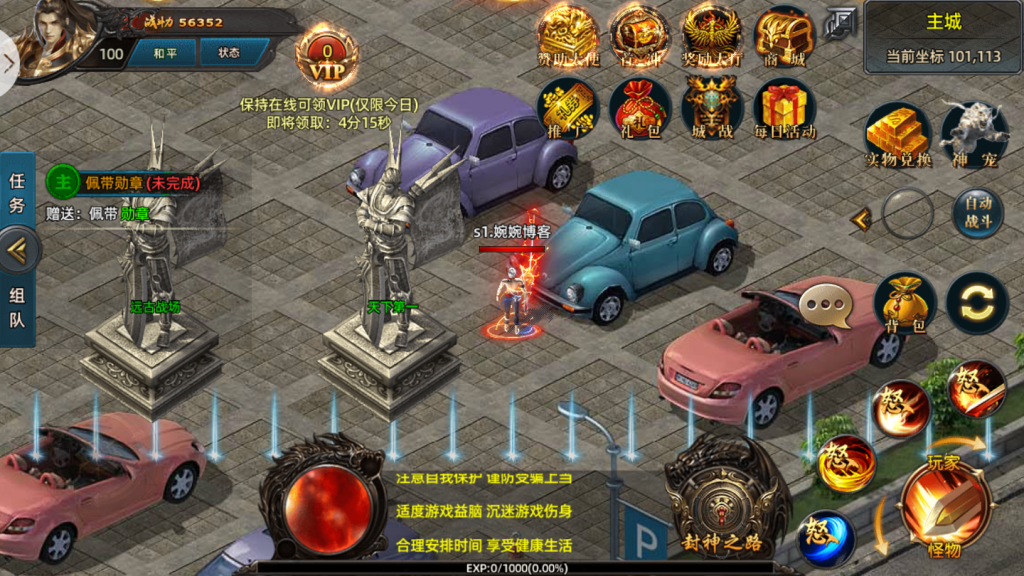The image size is (1024, 576).
Task: Click the yellow refresh arrows button
Action: pos(977,303)
